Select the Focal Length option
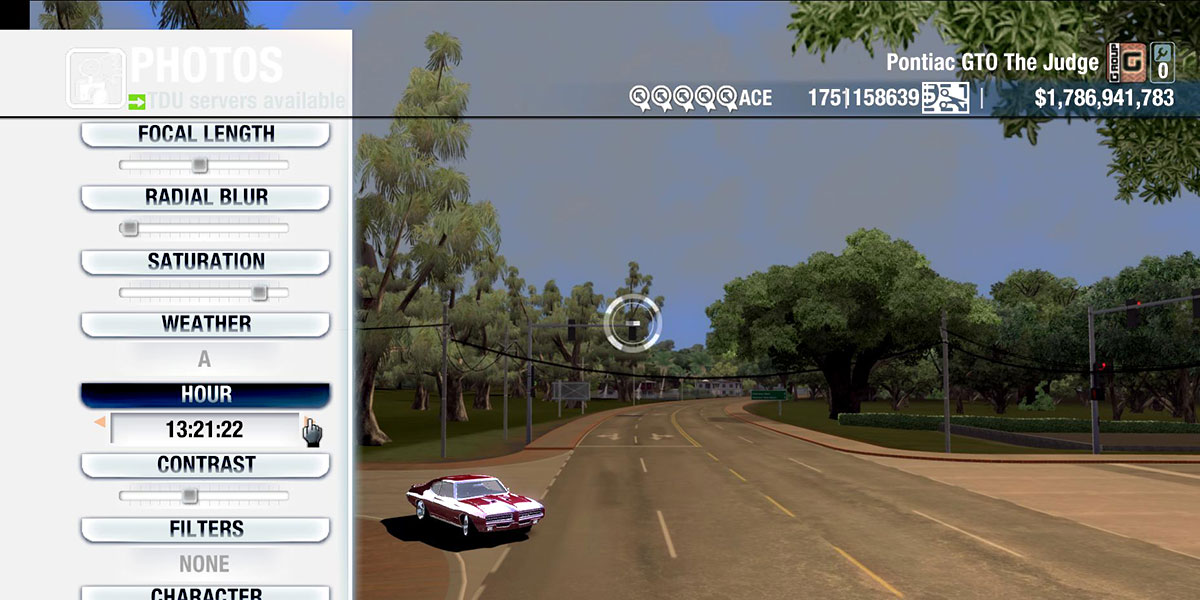 pyautogui.click(x=205, y=134)
